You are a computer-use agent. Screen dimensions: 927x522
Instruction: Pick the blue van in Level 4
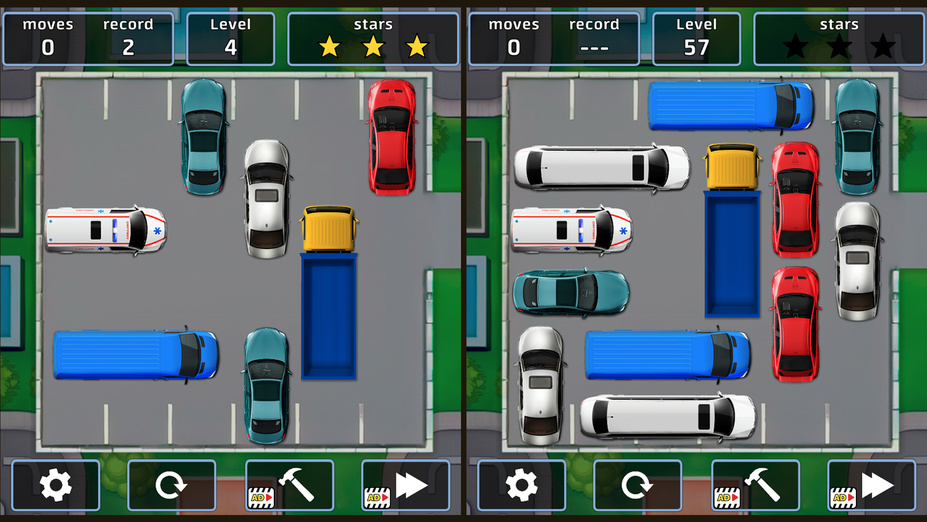coord(135,355)
